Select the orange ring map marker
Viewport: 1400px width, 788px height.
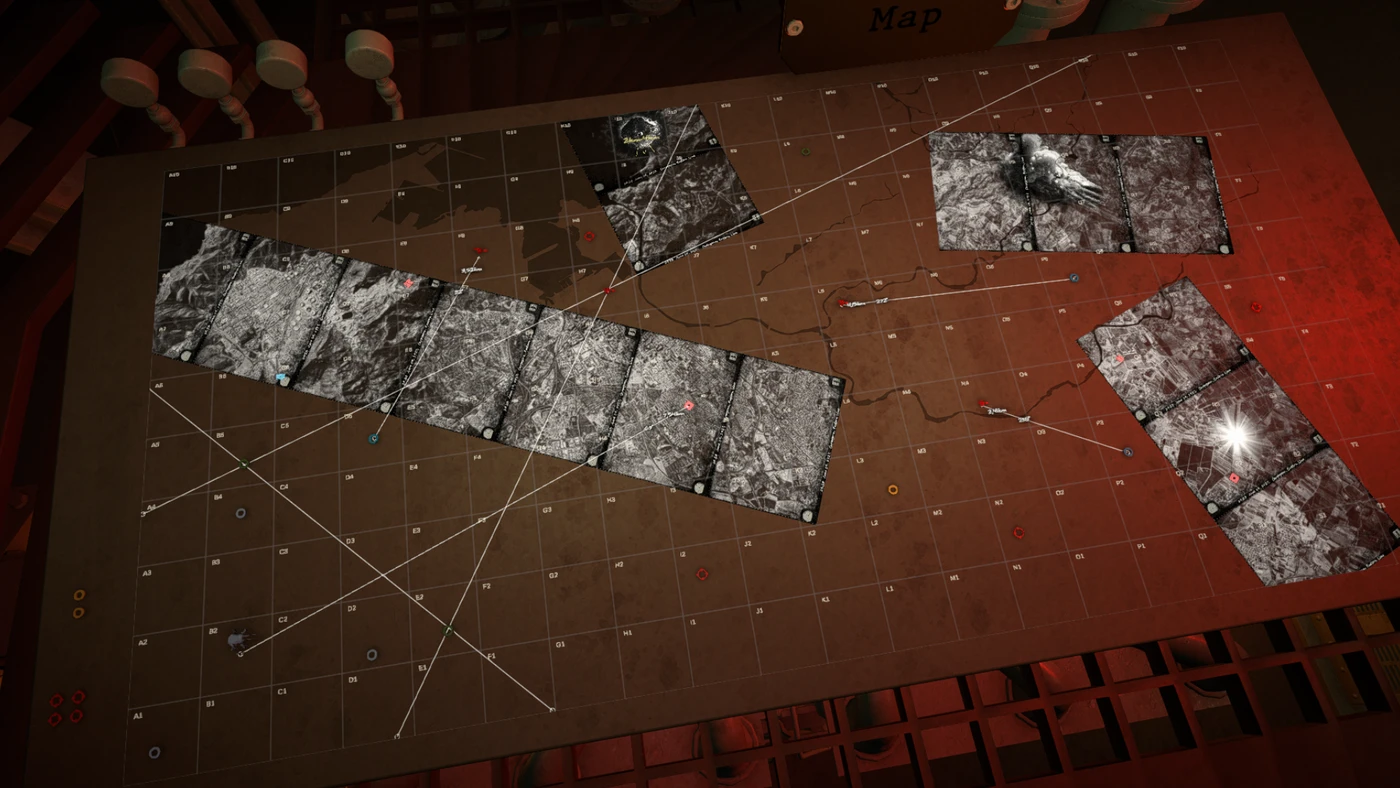[893, 490]
